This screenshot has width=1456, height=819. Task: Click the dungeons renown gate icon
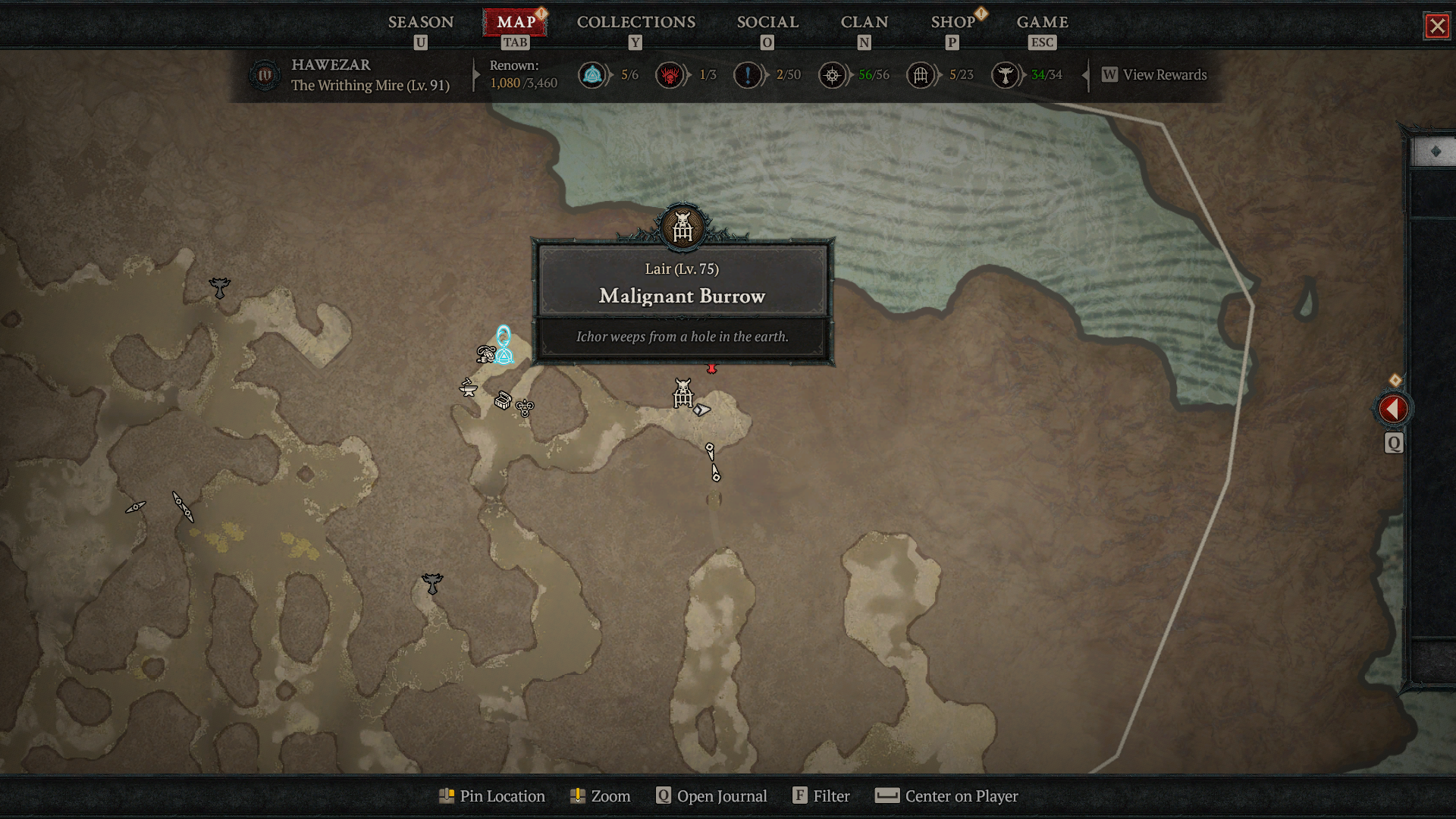coord(921,75)
